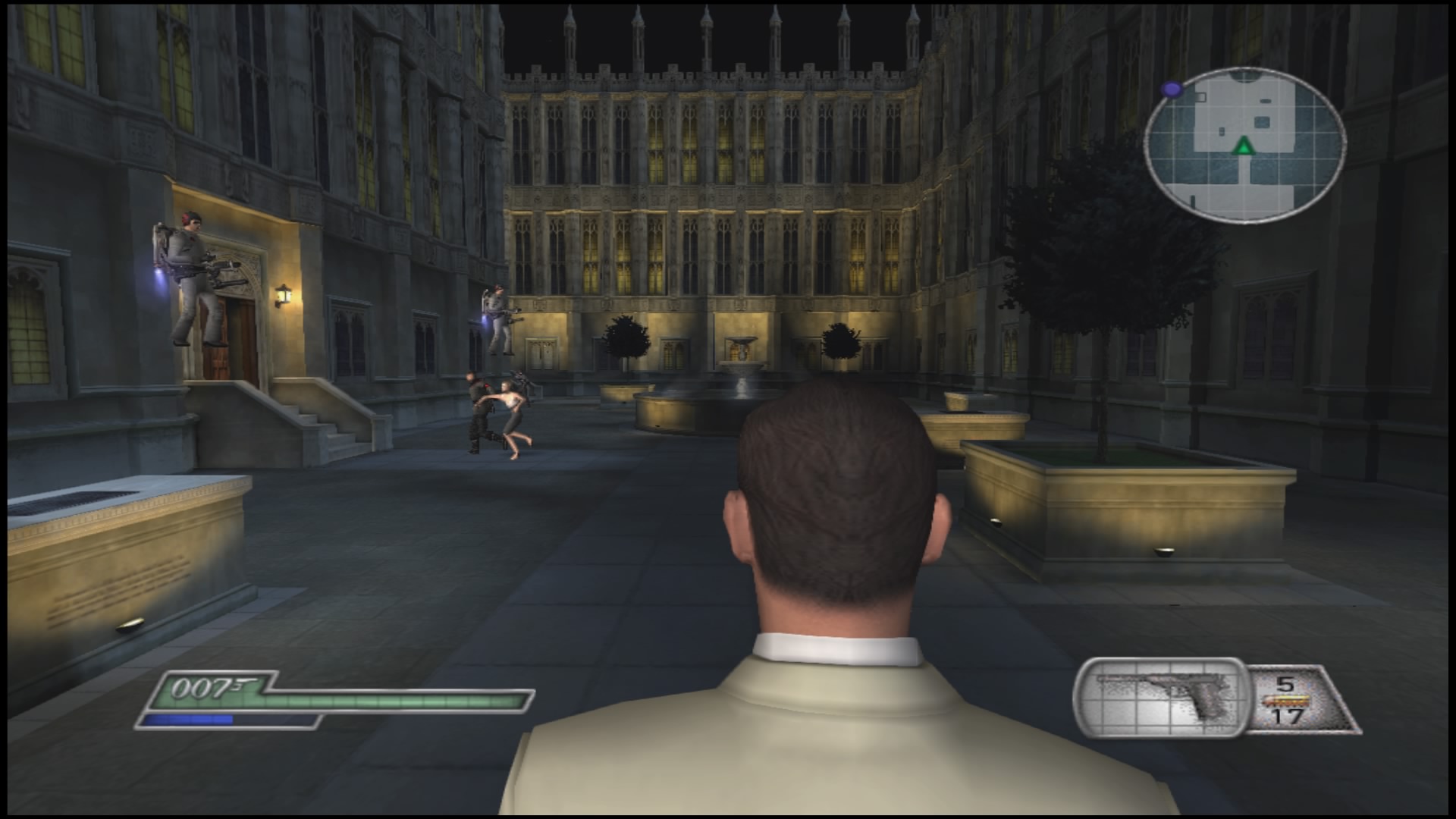Image resolution: width=1456 pixels, height=819 pixels.
Task: Select the purple objective marker on the minimap
Action: click(1172, 89)
